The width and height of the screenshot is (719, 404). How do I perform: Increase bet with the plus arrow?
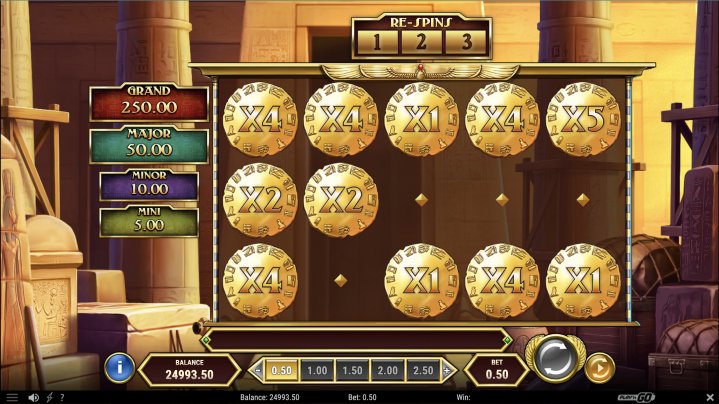(x=447, y=370)
